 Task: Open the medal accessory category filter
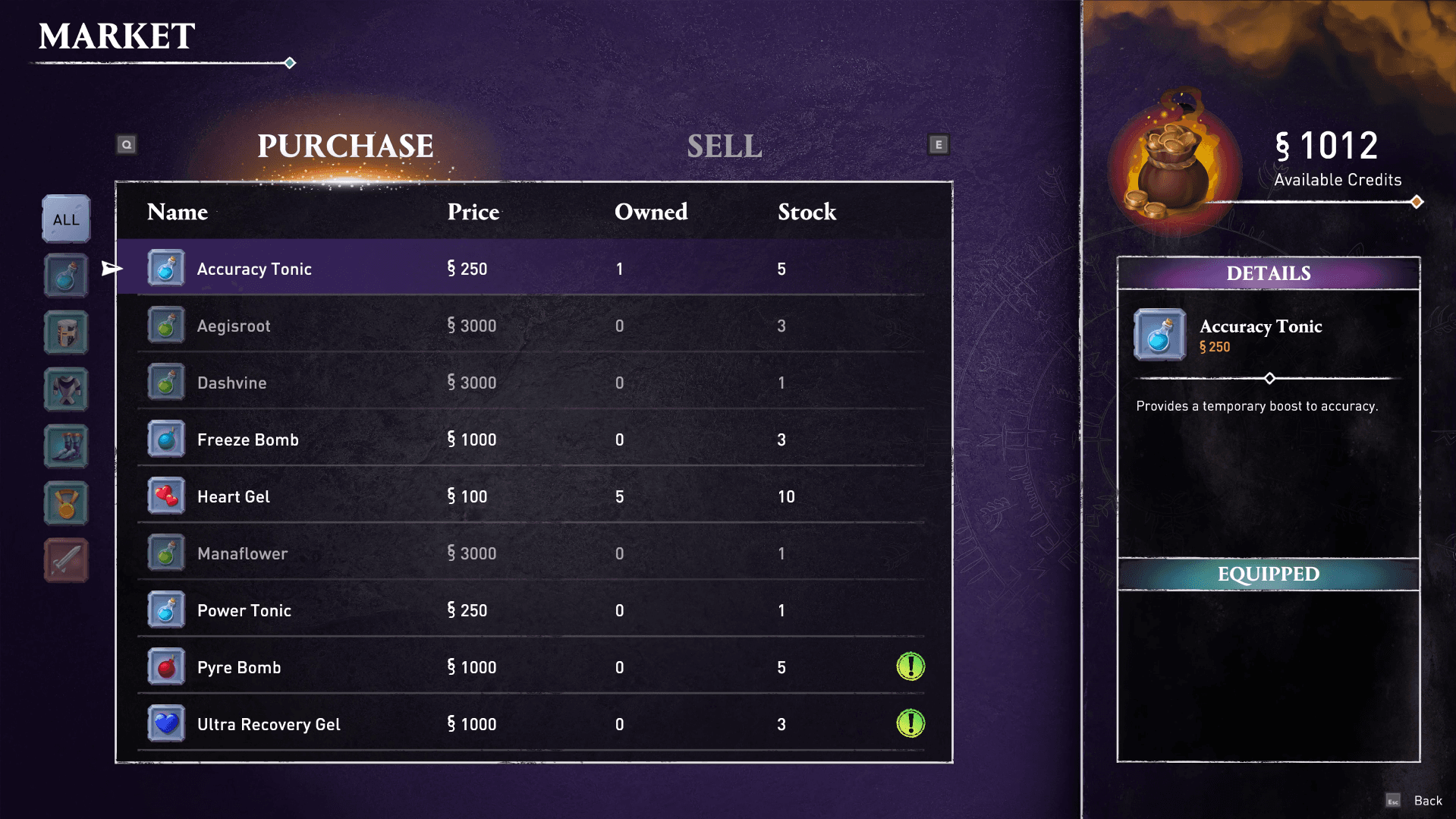(x=65, y=503)
